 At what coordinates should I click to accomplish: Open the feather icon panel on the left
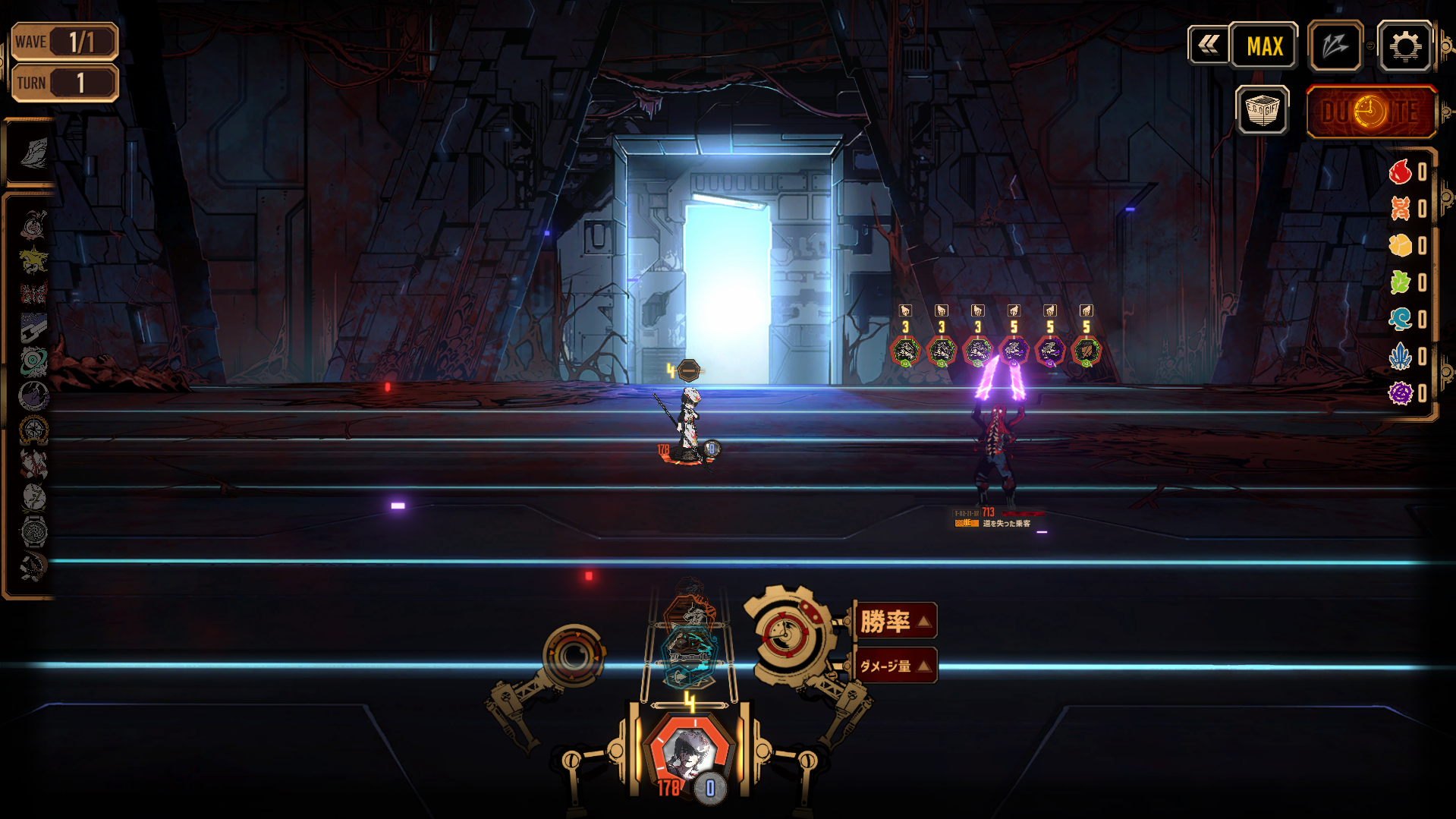coord(33,153)
